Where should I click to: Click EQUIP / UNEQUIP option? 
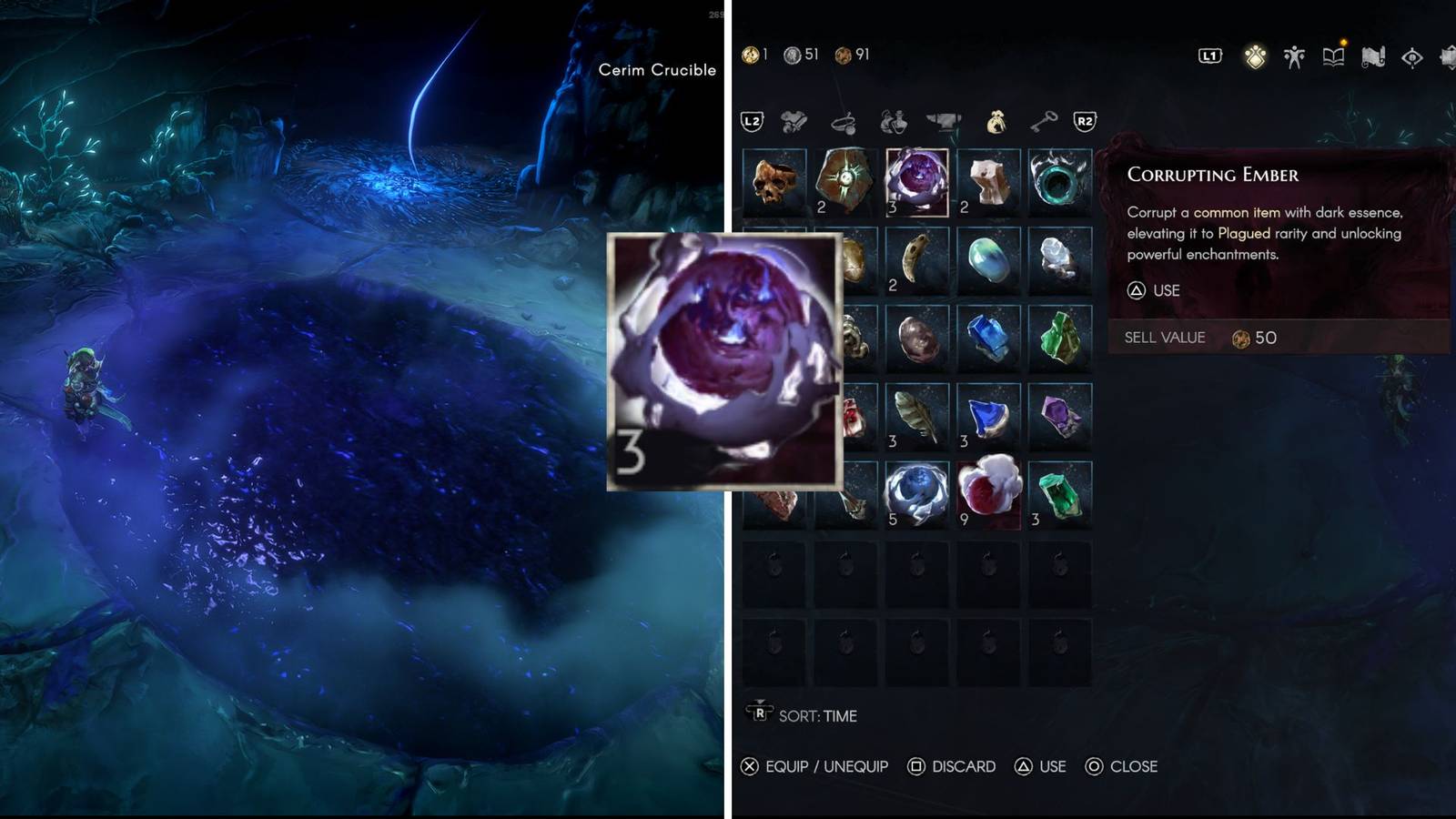pyautogui.click(x=826, y=766)
